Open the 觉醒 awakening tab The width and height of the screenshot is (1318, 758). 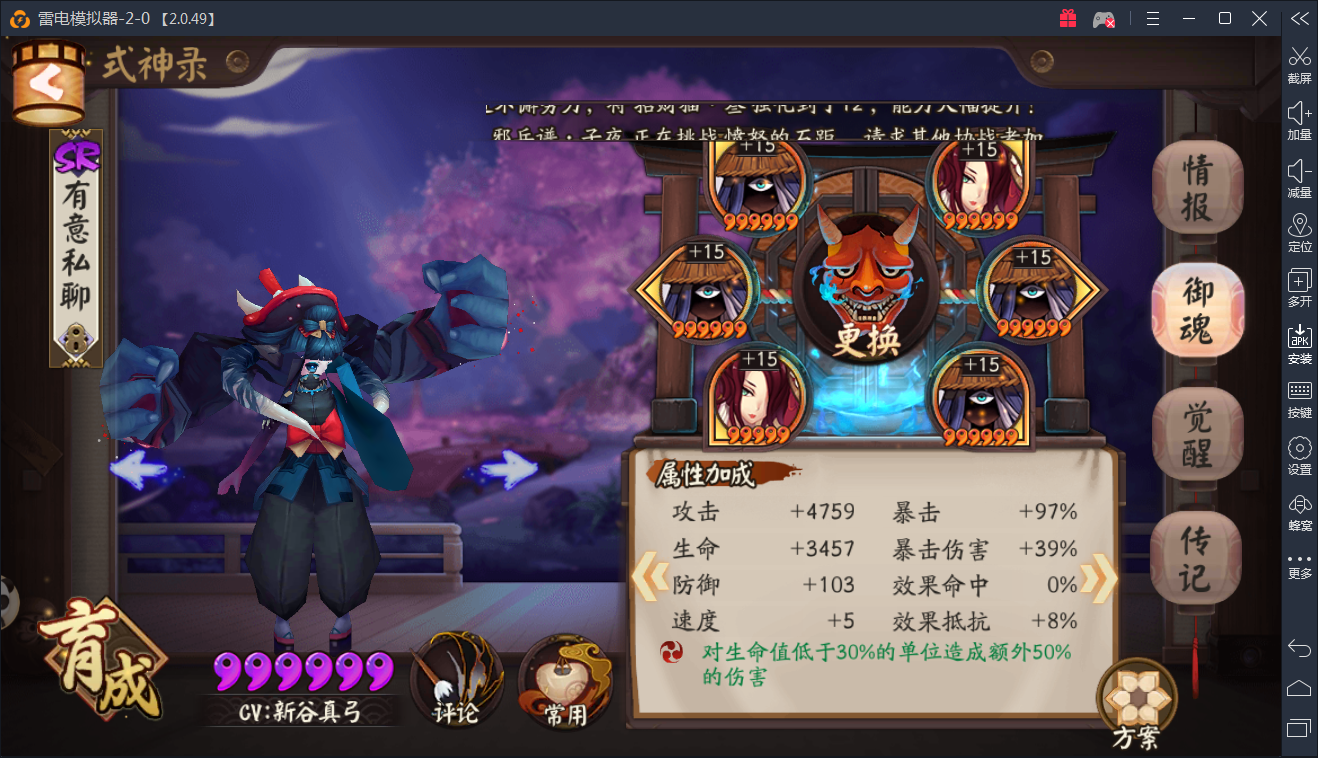1197,433
